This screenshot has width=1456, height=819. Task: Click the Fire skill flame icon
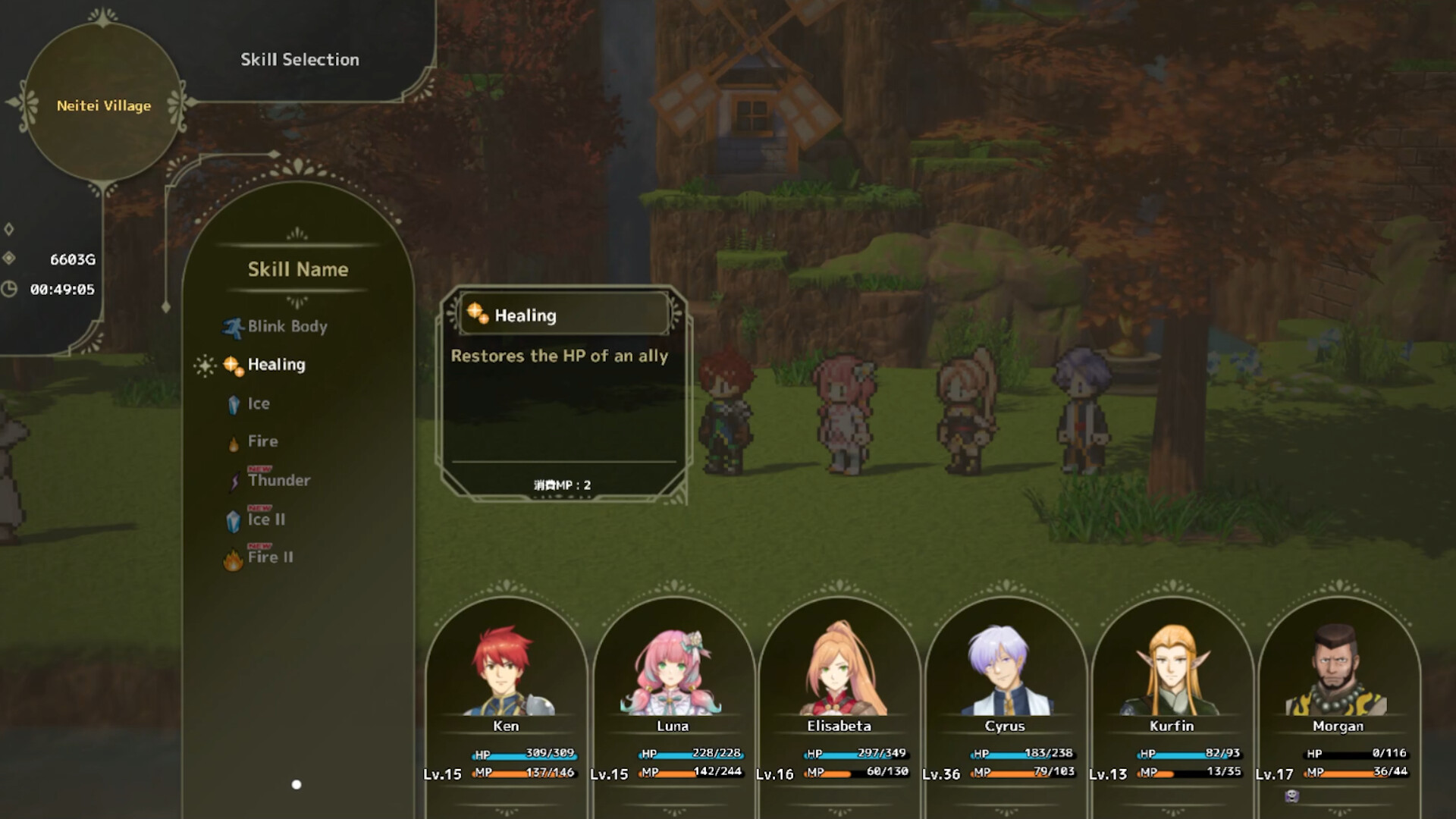point(234,441)
